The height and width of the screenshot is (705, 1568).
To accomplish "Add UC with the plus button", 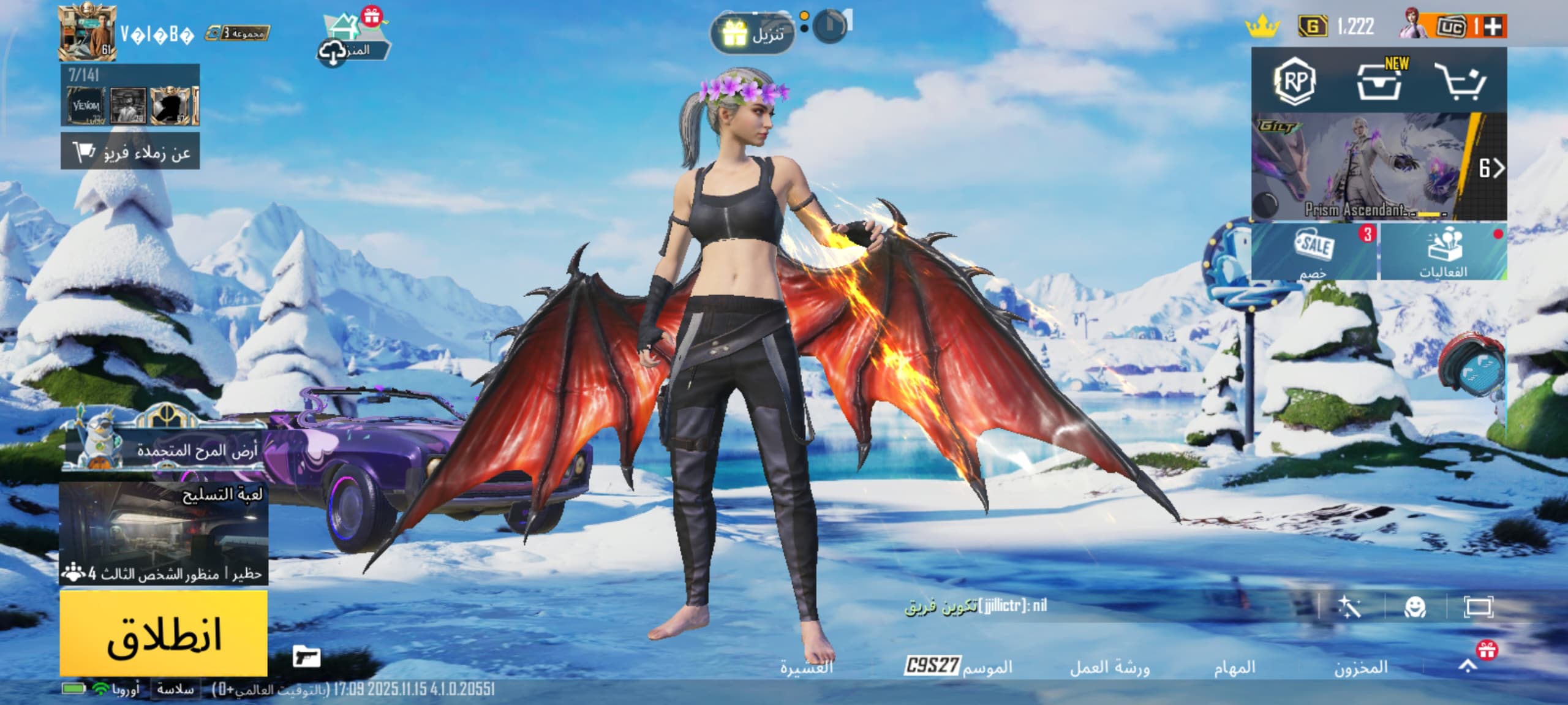I will coord(1494,26).
